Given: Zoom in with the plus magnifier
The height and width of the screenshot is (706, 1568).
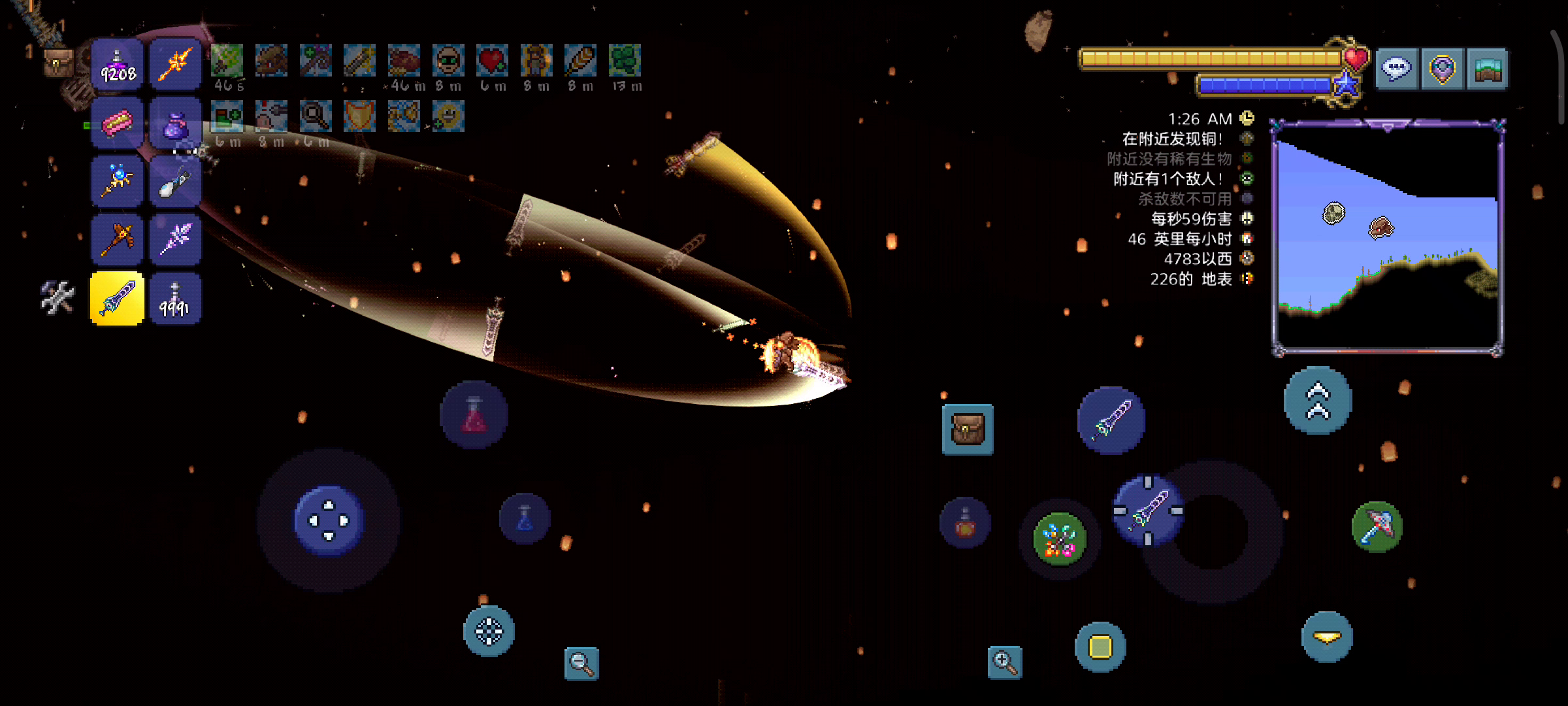Looking at the screenshot, I should [1005, 662].
